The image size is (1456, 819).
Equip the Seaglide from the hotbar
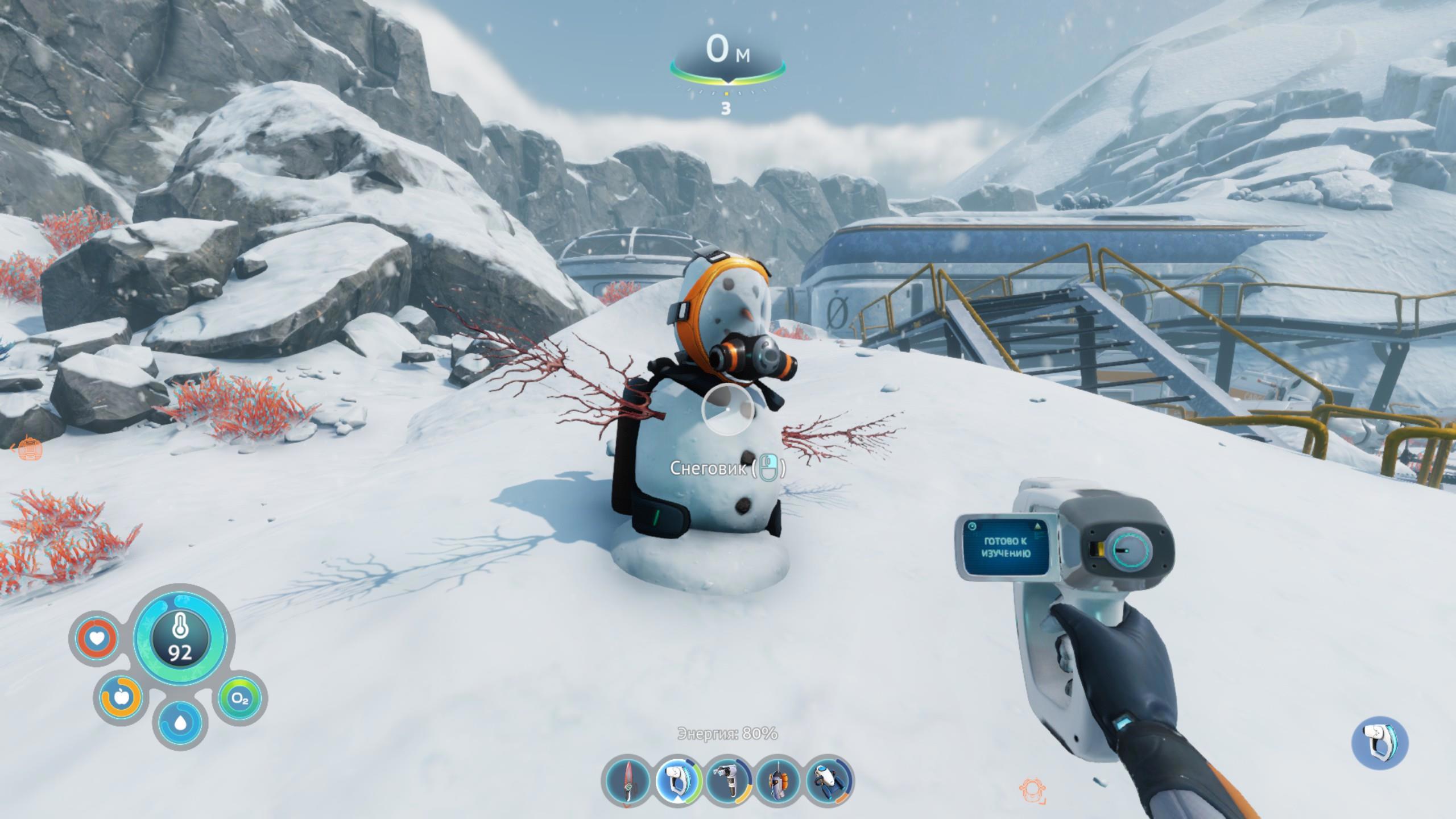tap(829, 781)
